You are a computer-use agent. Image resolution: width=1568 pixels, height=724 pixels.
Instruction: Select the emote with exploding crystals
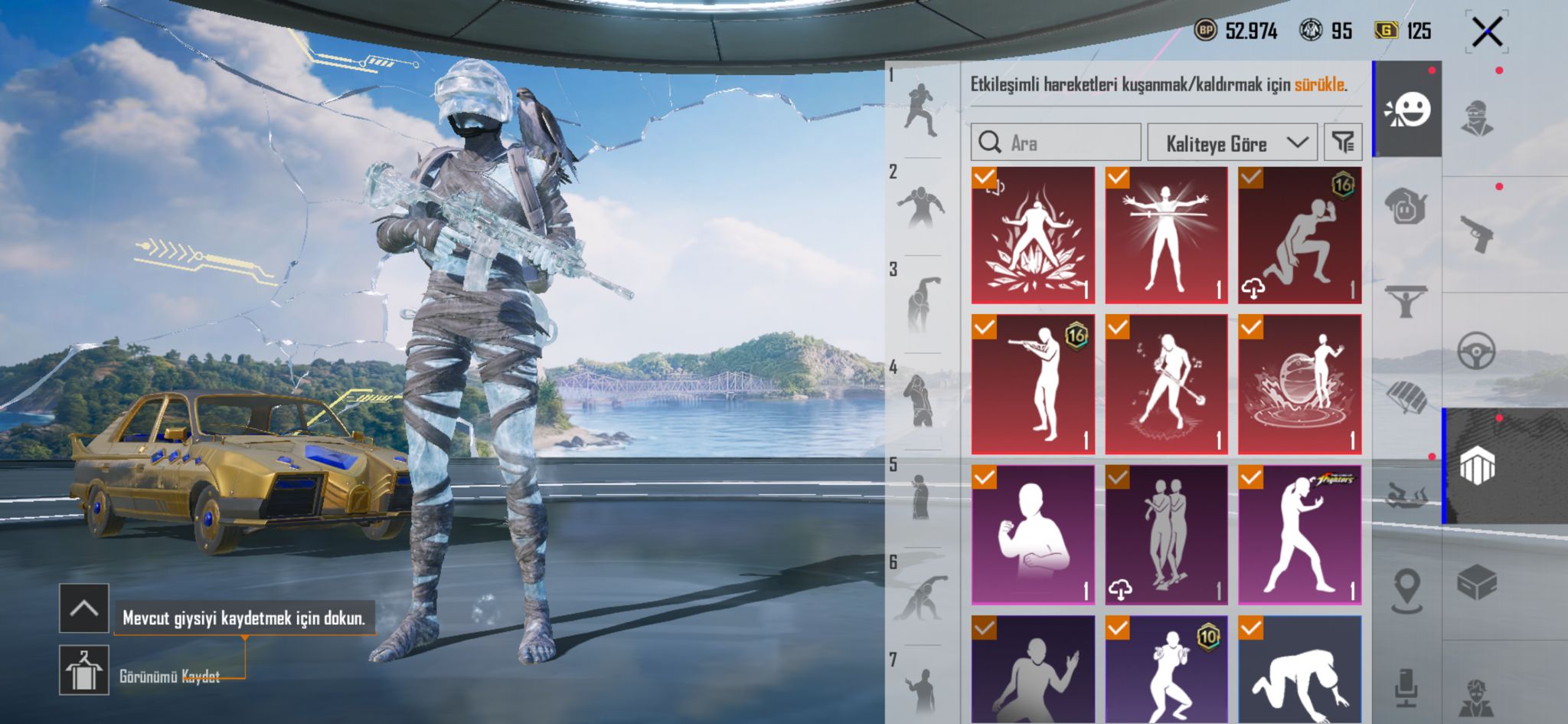[x=1033, y=235]
